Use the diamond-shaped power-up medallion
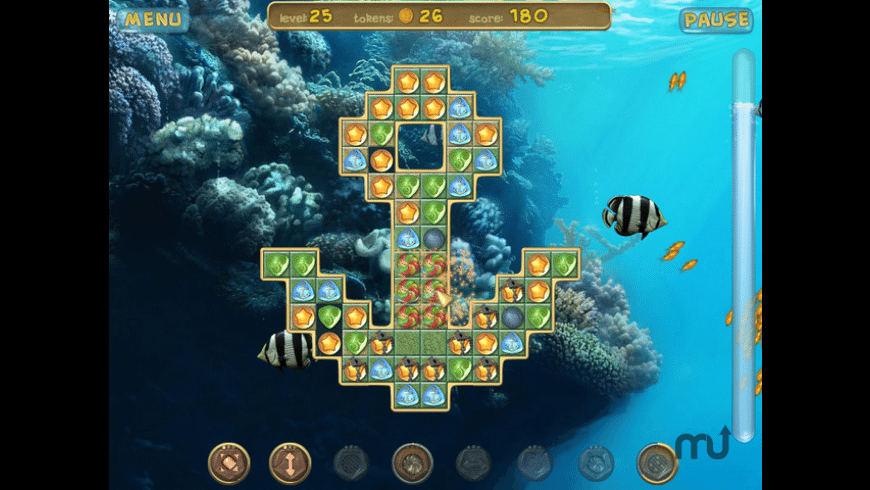The image size is (870, 490). [x=229, y=463]
